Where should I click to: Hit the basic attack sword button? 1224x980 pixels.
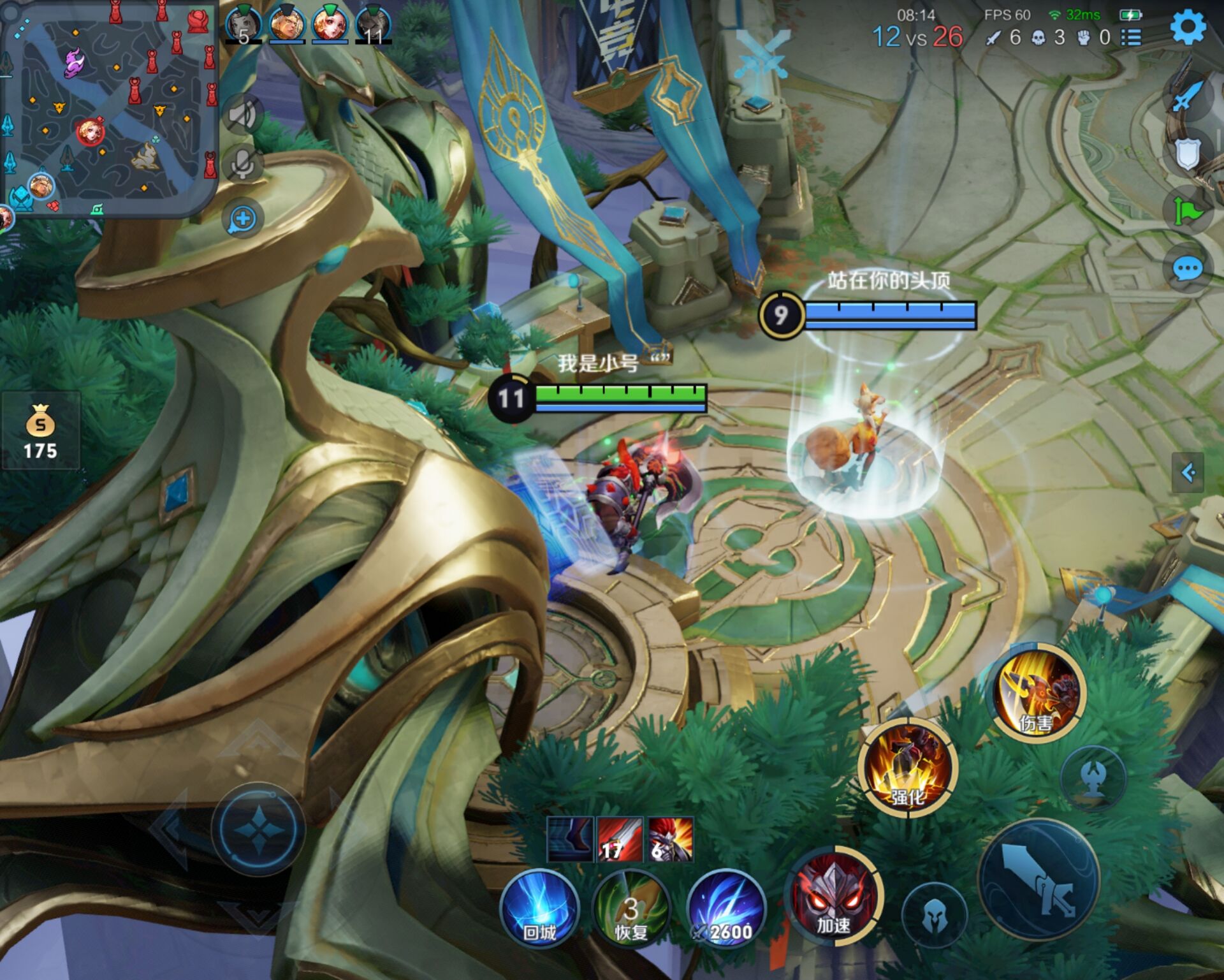tap(1039, 880)
